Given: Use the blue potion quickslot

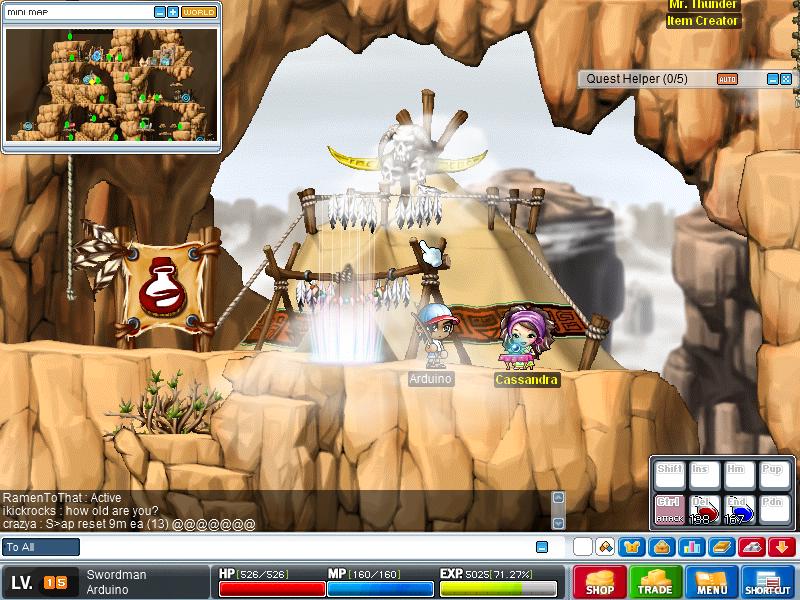Looking at the screenshot, I should pyautogui.click(x=739, y=509).
